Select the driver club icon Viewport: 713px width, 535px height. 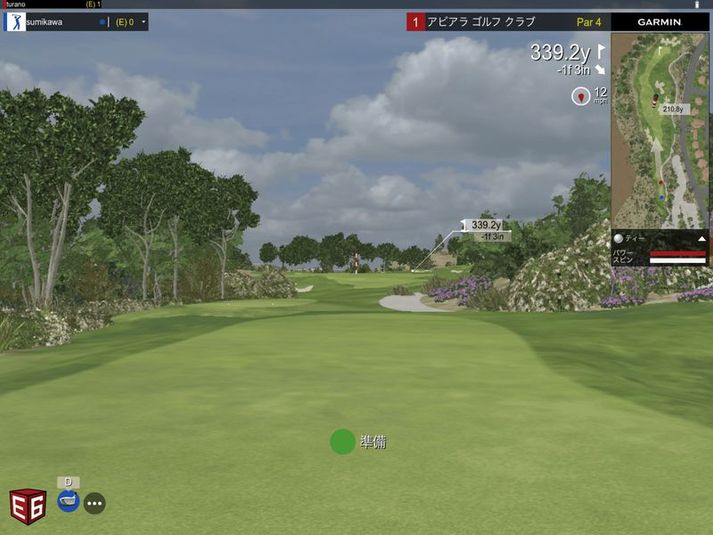(68, 500)
